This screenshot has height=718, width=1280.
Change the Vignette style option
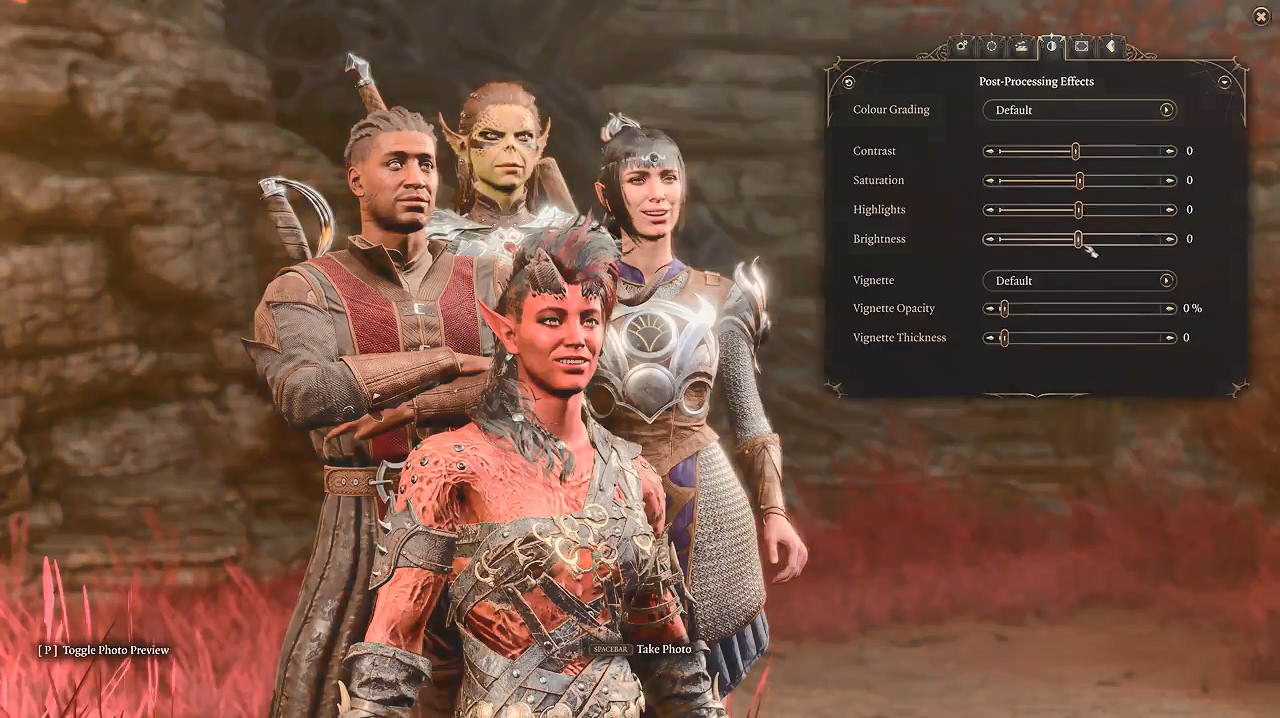(1166, 281)
